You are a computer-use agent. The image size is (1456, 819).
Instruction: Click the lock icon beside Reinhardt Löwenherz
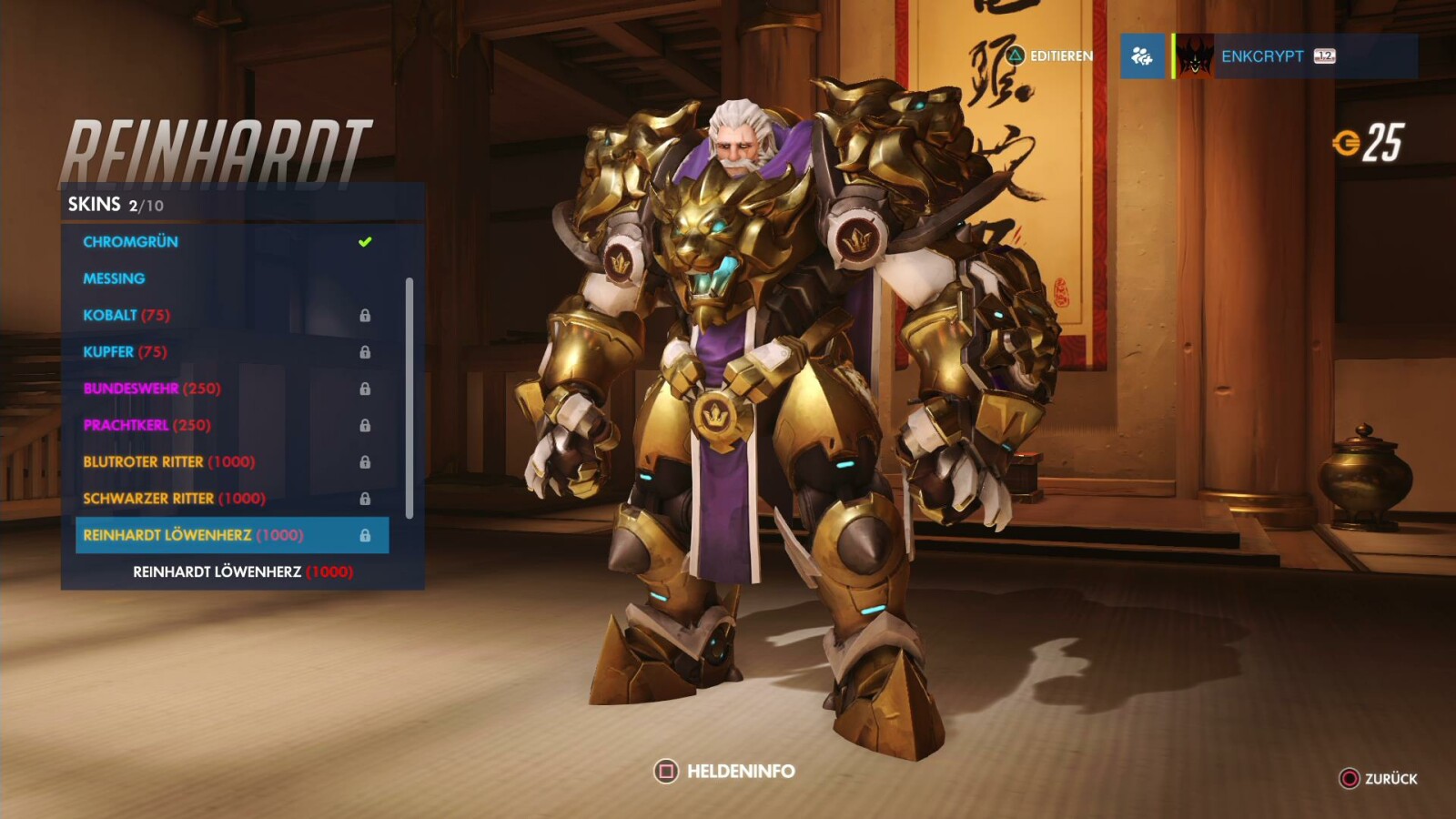(x=367, y=536)
